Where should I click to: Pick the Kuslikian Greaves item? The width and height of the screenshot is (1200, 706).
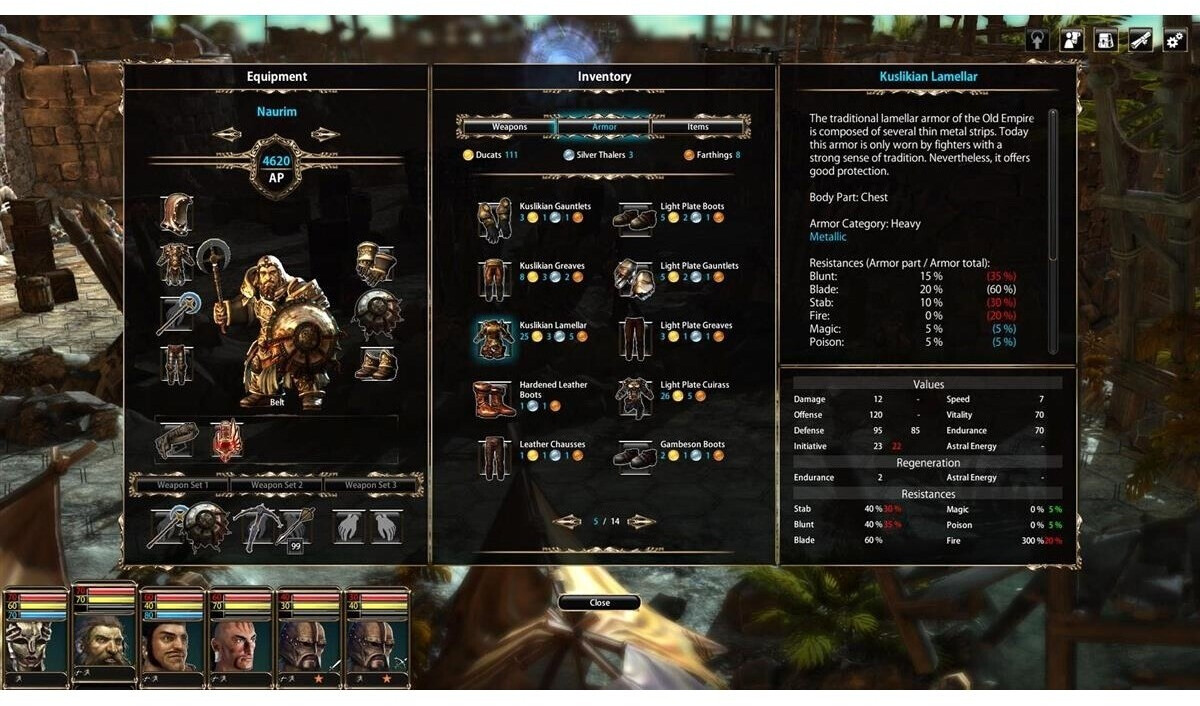click(x=493, y=278)
